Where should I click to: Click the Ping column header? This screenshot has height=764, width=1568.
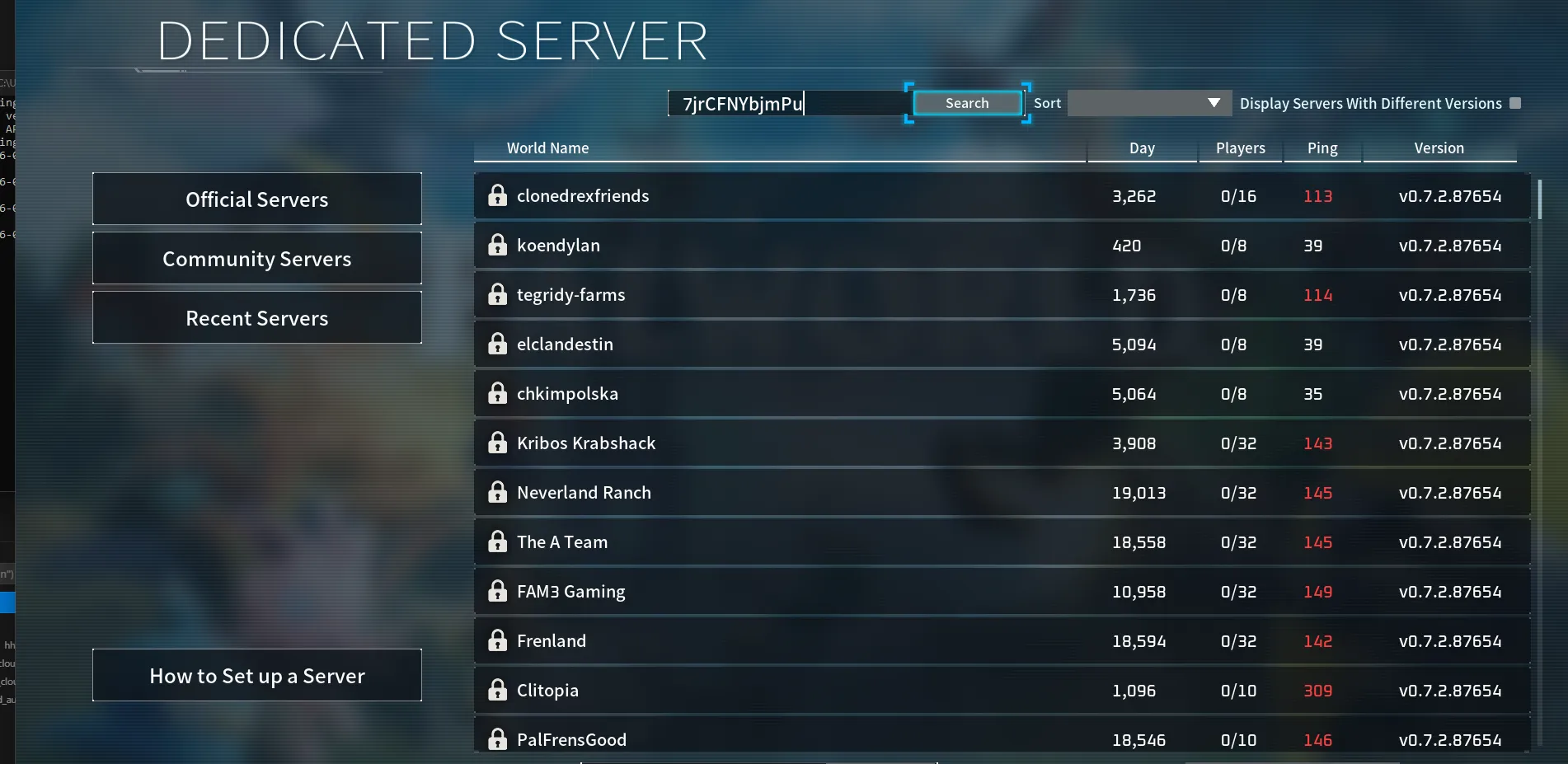coord(1322,148)
